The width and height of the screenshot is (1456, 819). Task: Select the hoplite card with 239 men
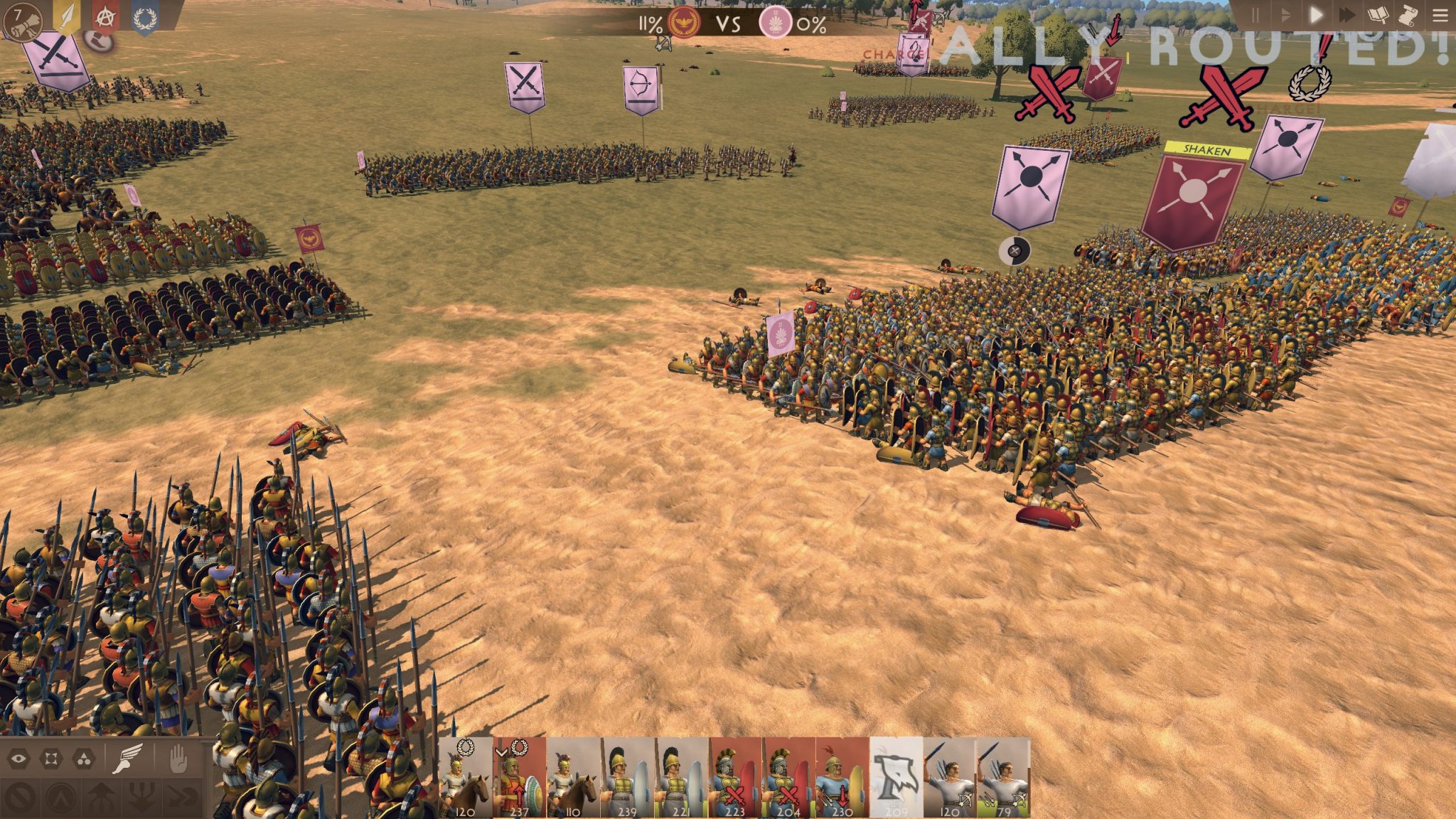[x=628, y=778]
